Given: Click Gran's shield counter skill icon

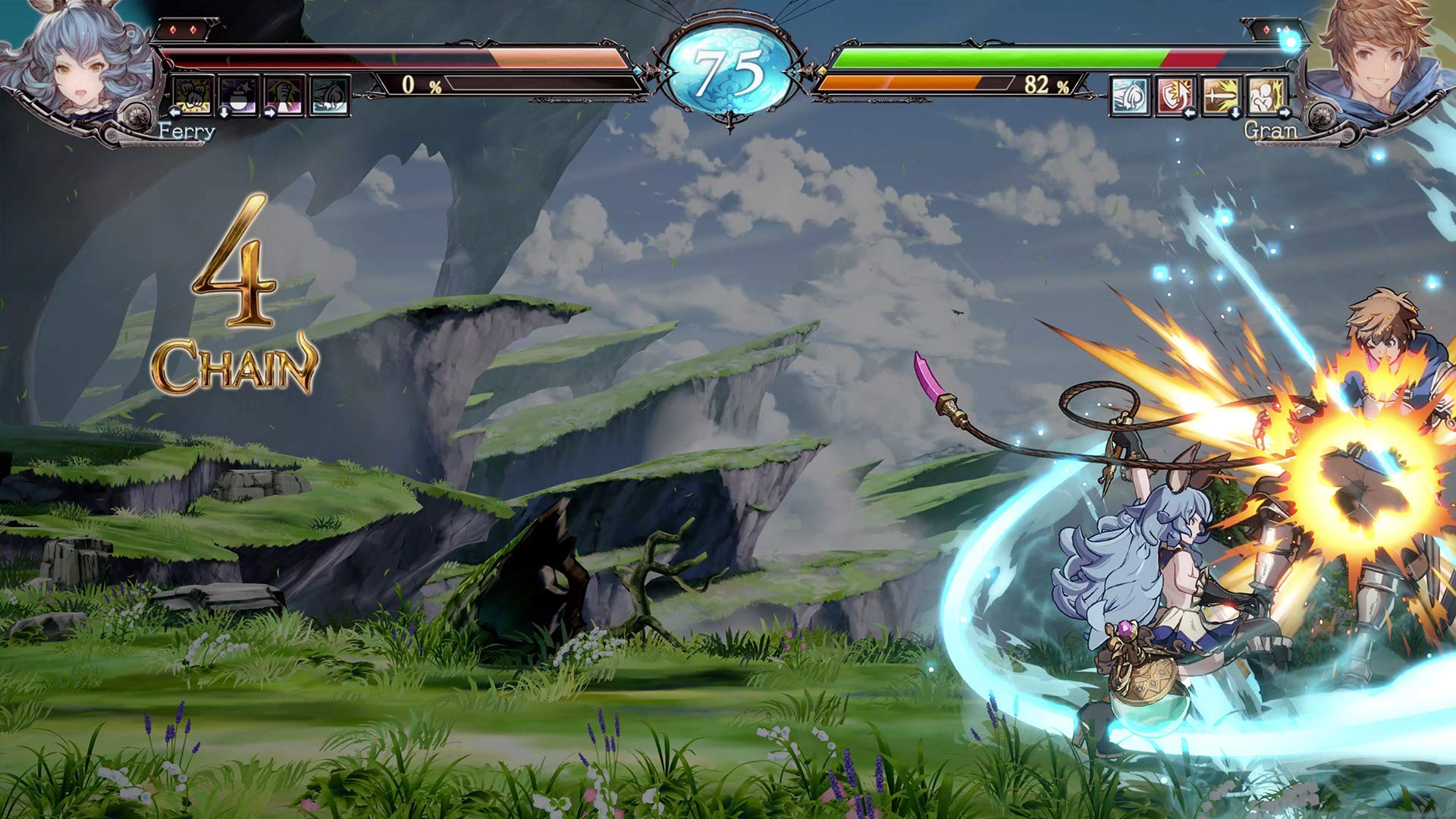Looking at the screenshot, I should coord(1175,96).
